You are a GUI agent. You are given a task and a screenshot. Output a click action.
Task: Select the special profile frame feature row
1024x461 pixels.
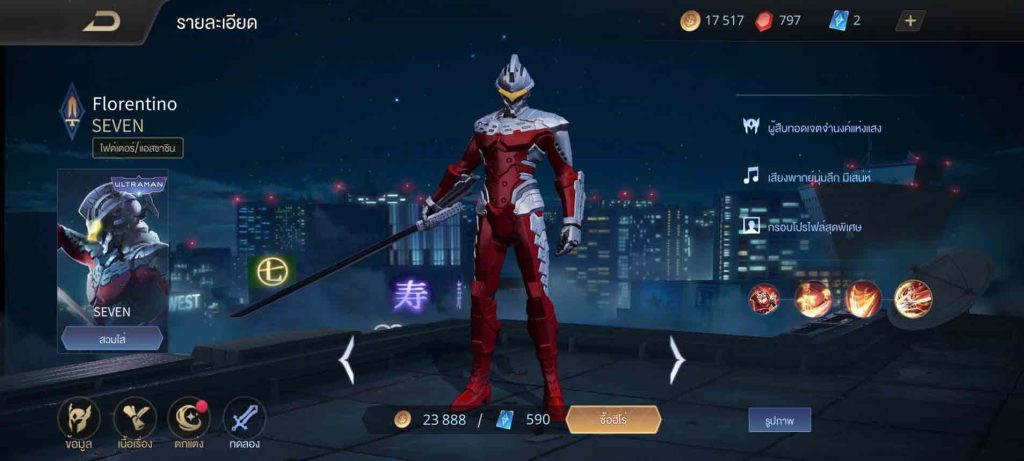click(x=801, y=226)
